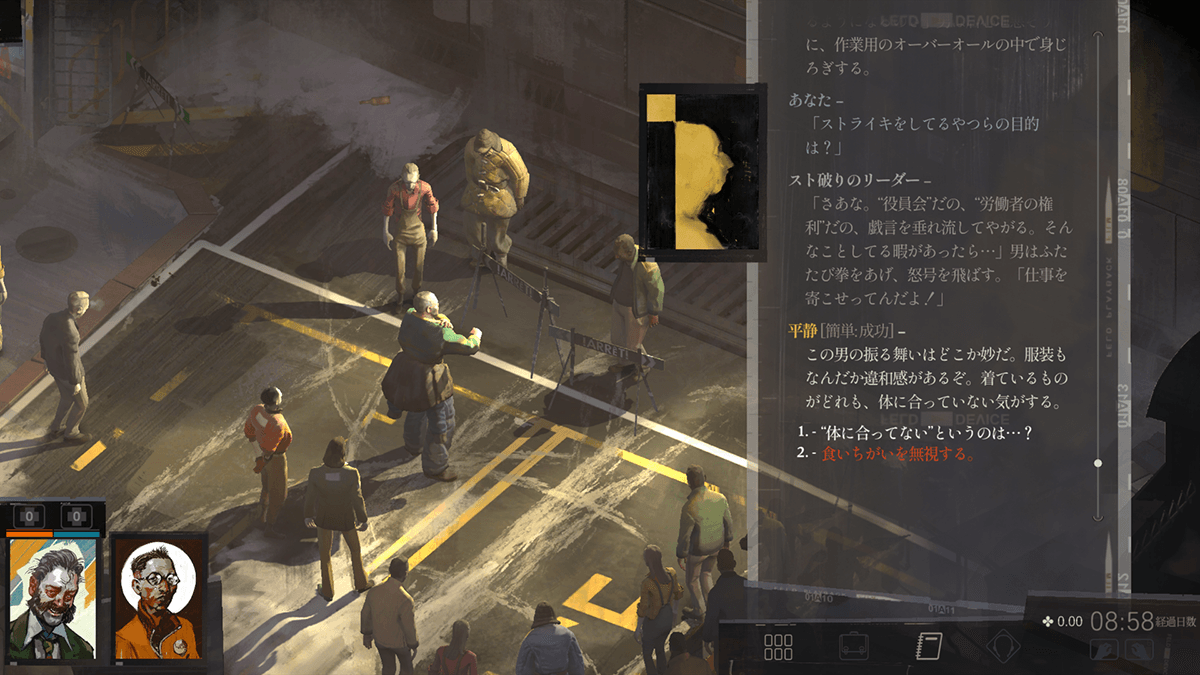Open the notebook journal icon
Image resolution: width=1200 pixels, height=675 pixels.
click(929, 646)
